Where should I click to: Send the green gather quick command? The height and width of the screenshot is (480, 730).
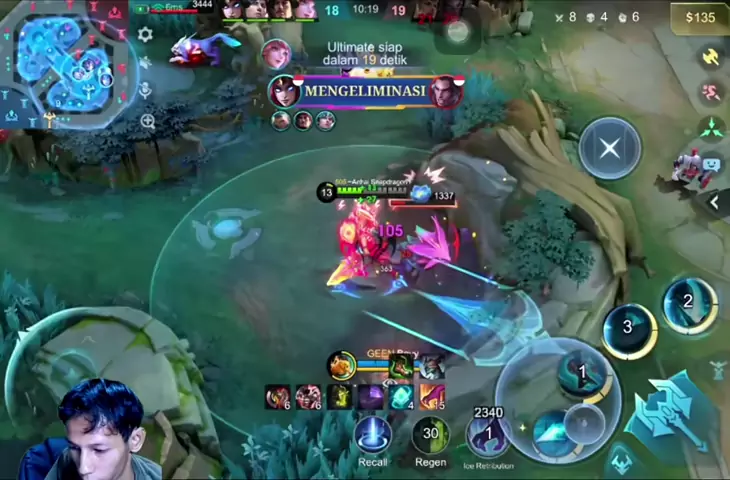click(x=712, y=128)
